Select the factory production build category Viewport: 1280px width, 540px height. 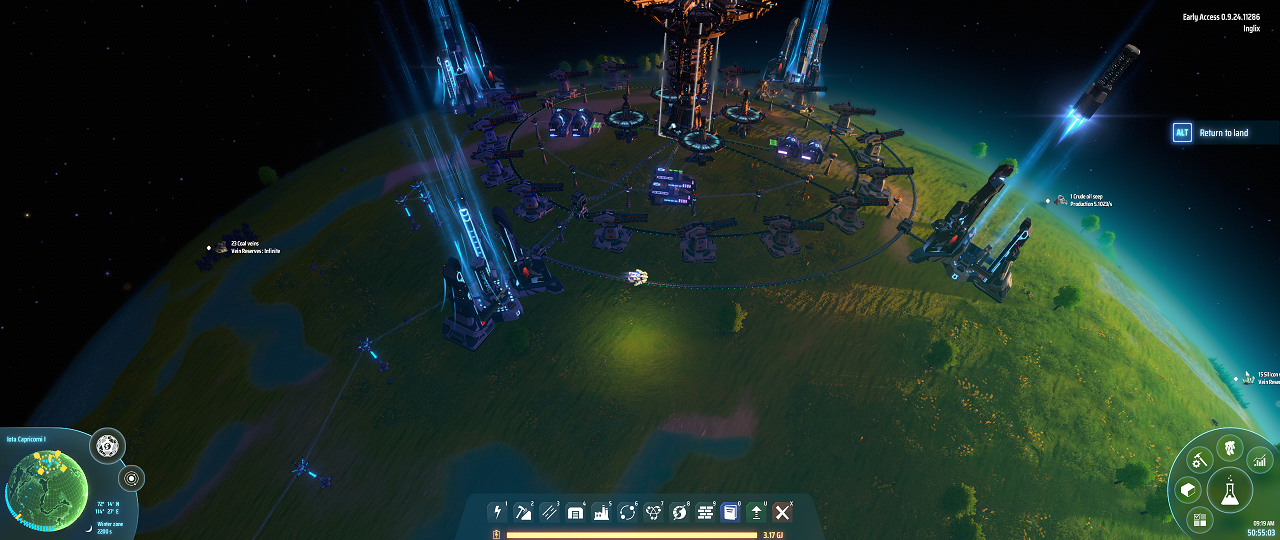601,513
